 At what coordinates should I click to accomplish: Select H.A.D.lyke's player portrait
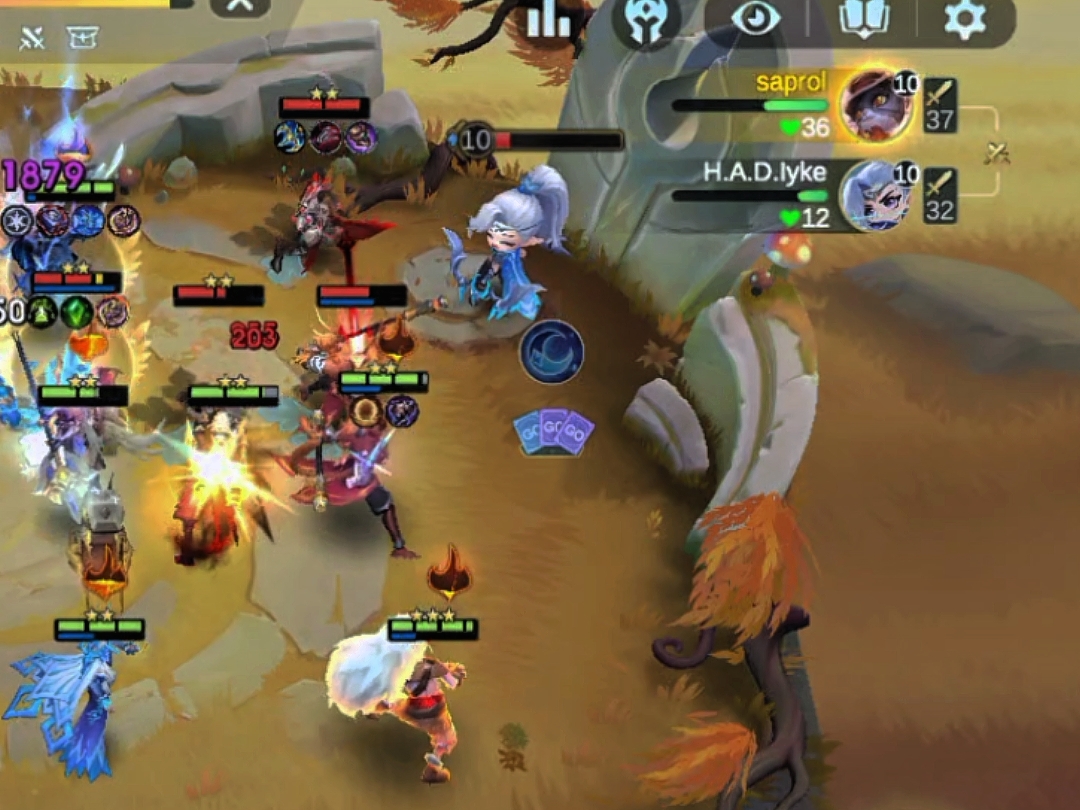point(874,196)
